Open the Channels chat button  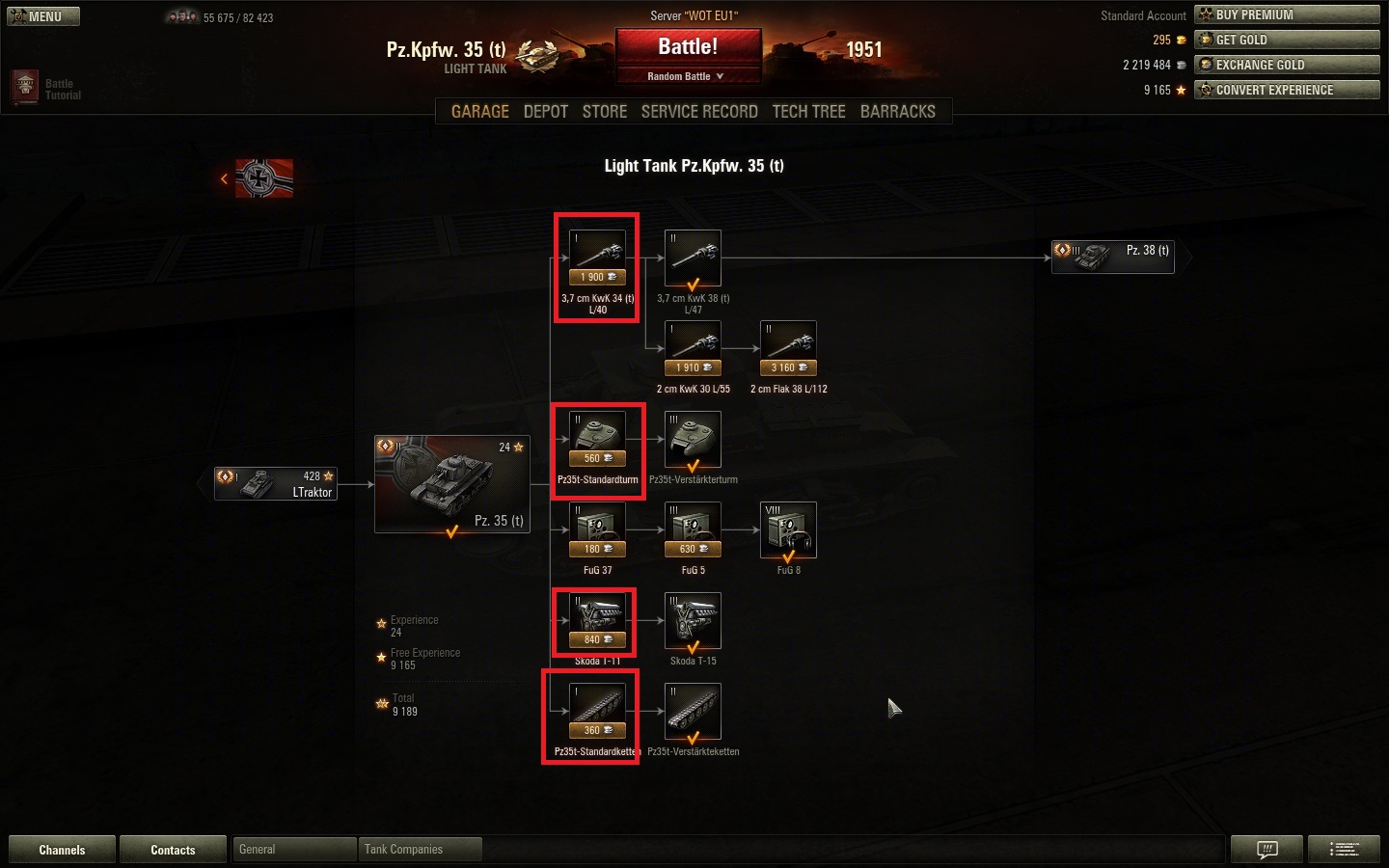(62, 850)
